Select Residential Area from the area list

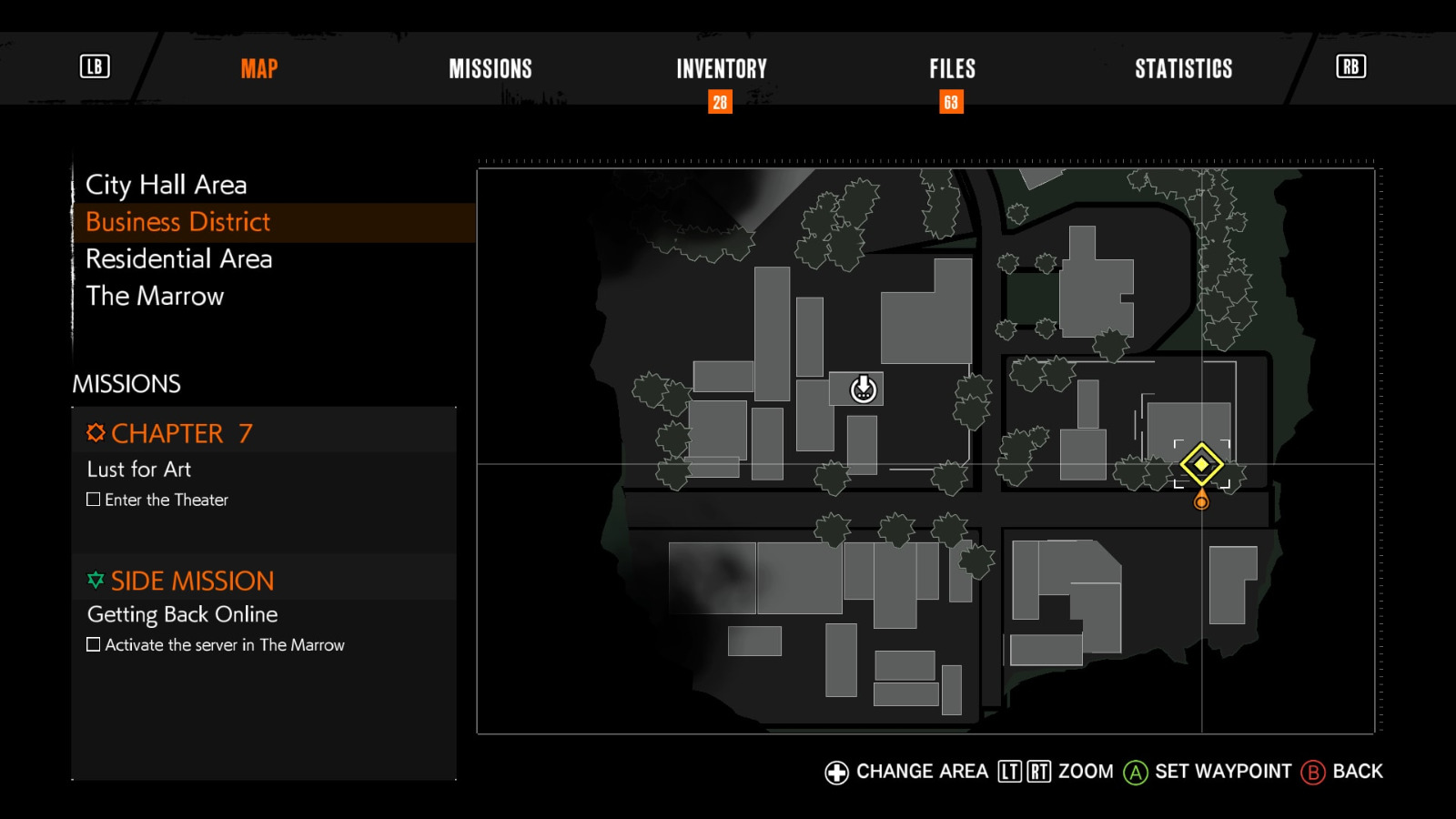coord(178,259)
